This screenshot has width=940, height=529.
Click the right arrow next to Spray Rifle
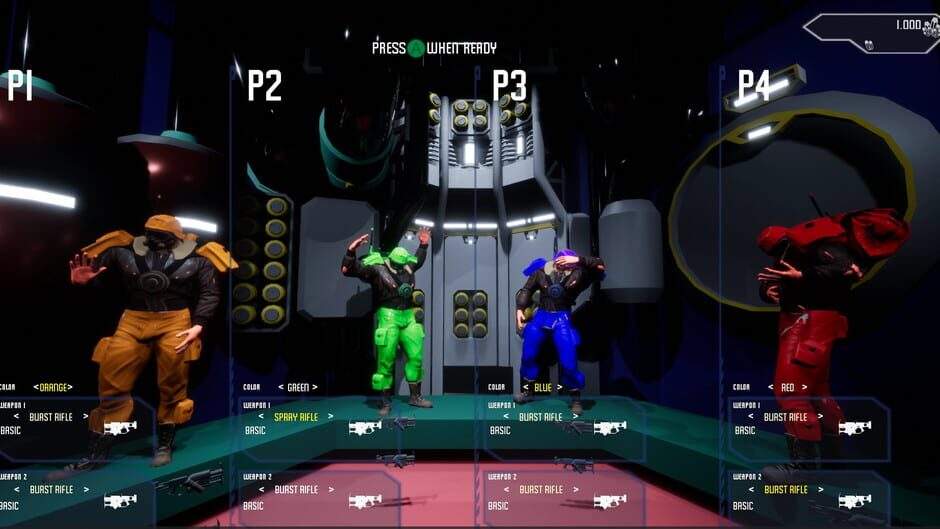(330, 416)
